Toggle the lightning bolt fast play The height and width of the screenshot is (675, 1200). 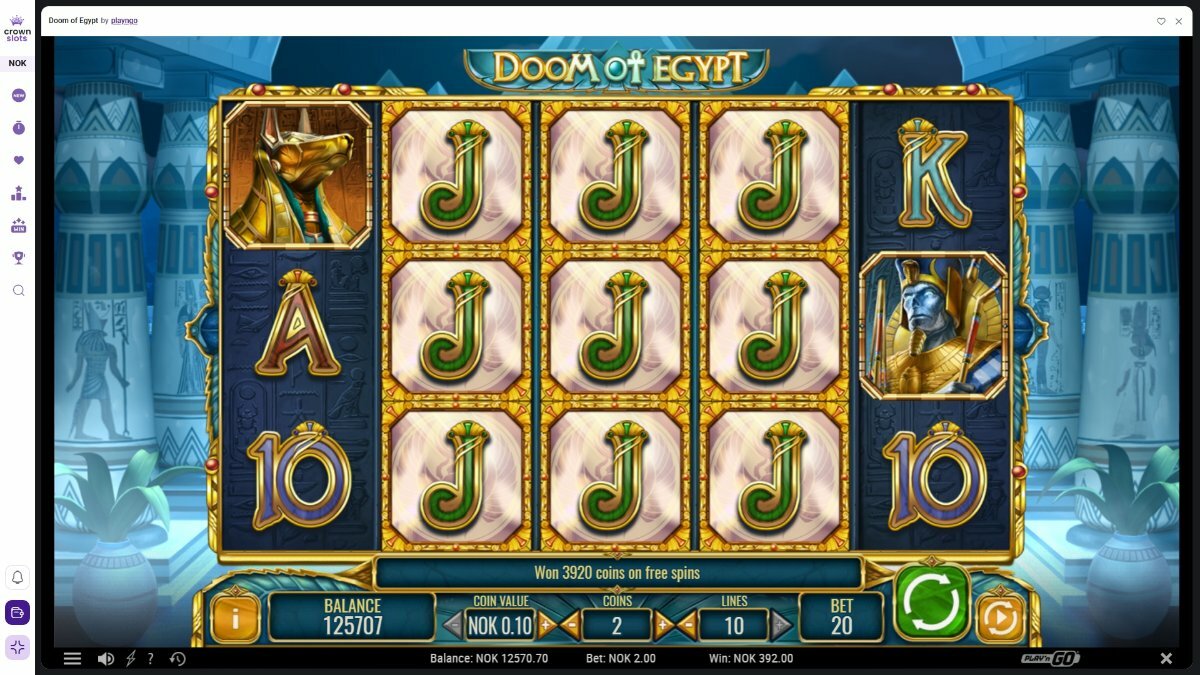click(x=130, y=659)
